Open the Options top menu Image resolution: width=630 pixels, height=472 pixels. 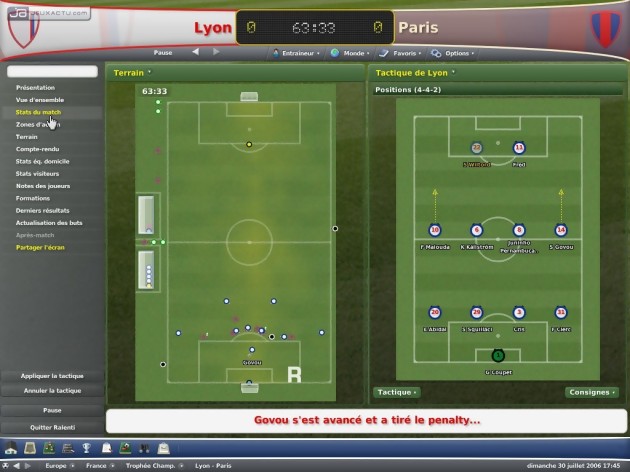point(459,52)
